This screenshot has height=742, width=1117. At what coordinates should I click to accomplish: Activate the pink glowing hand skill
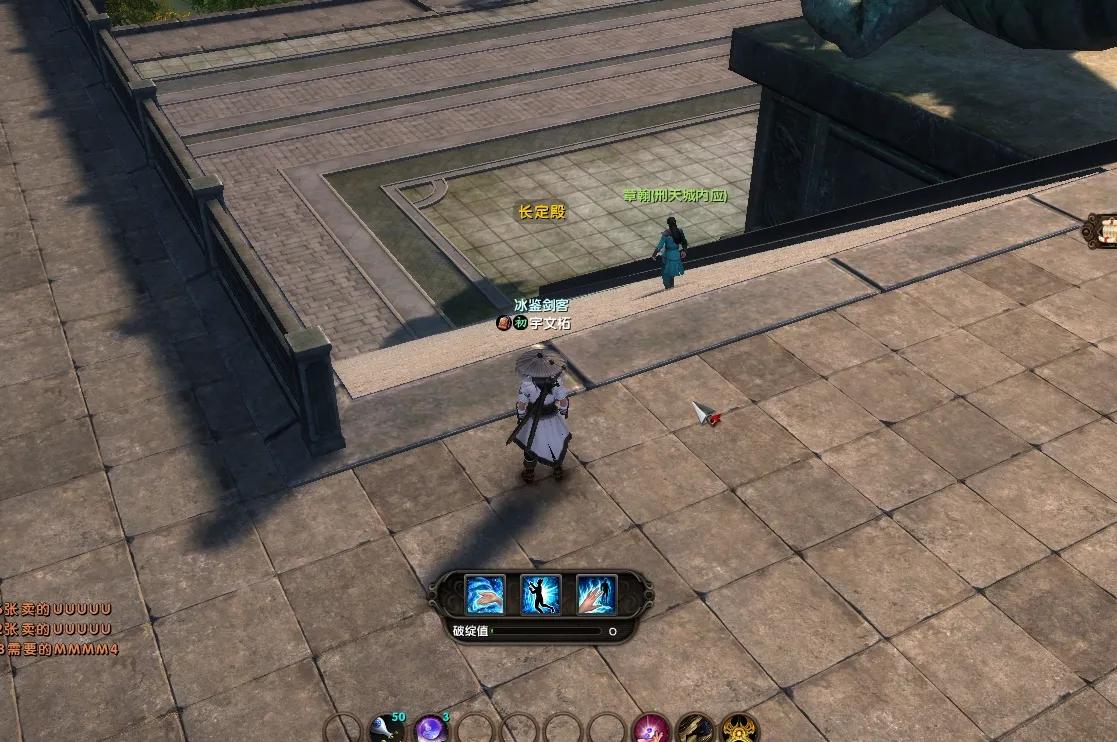click(651, 728)
